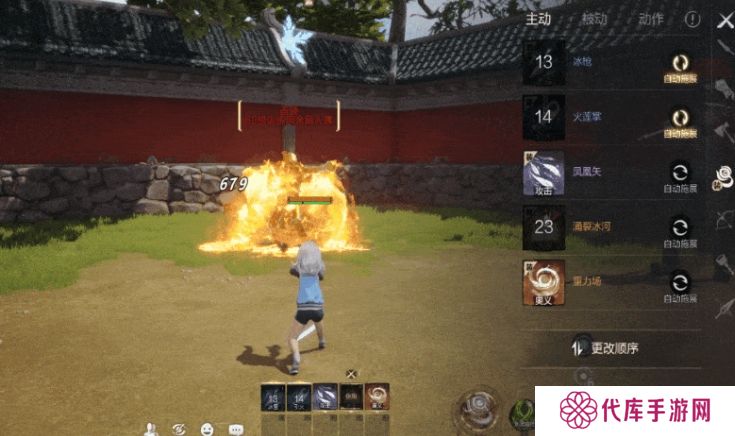Enable auto-cast for 凤凰矢
Image resolution: width=735 pixels, height=436 pixels.
(x=680, y=173)
